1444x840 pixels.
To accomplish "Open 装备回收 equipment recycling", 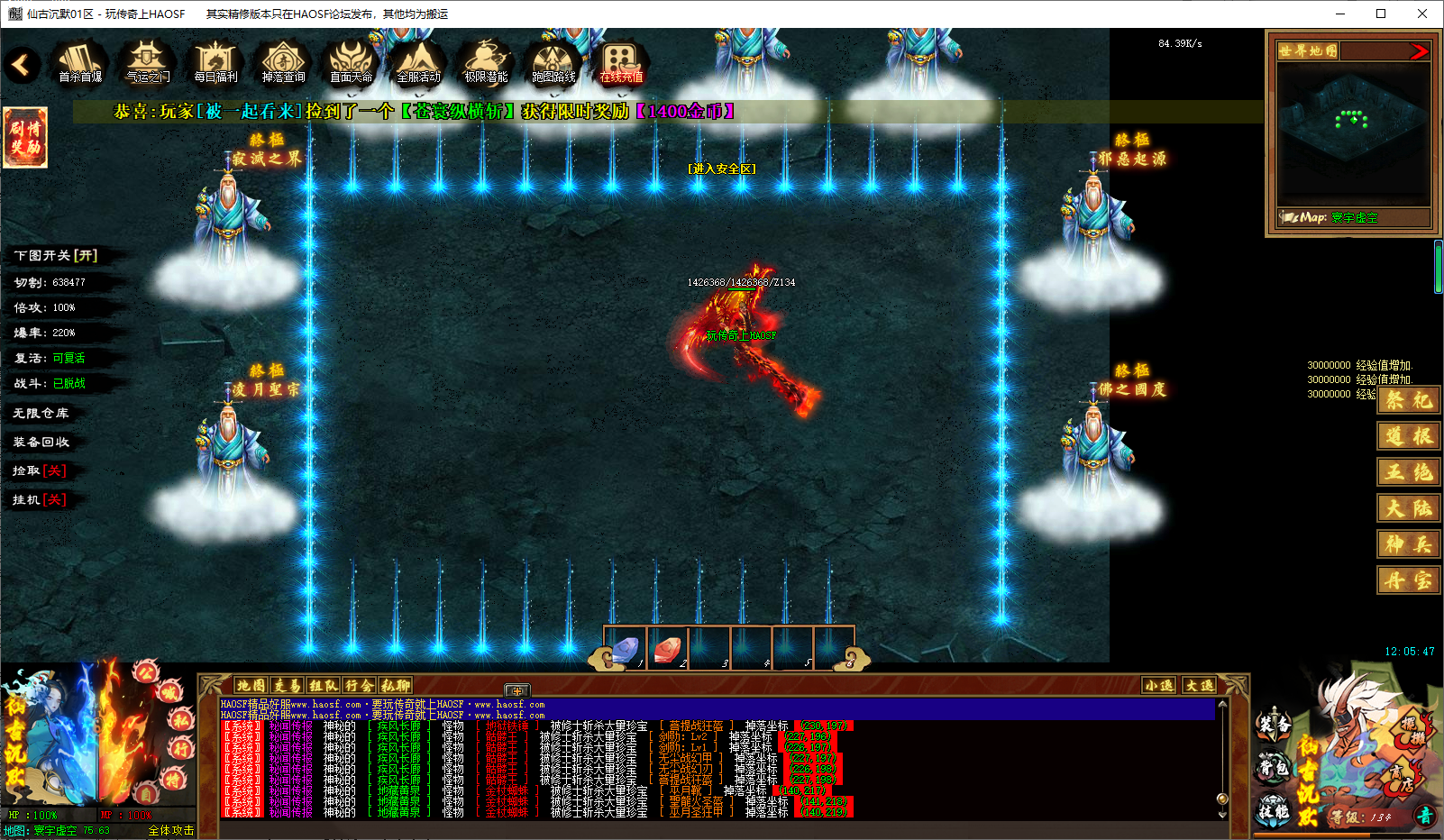I will click(x=41, y=442).
